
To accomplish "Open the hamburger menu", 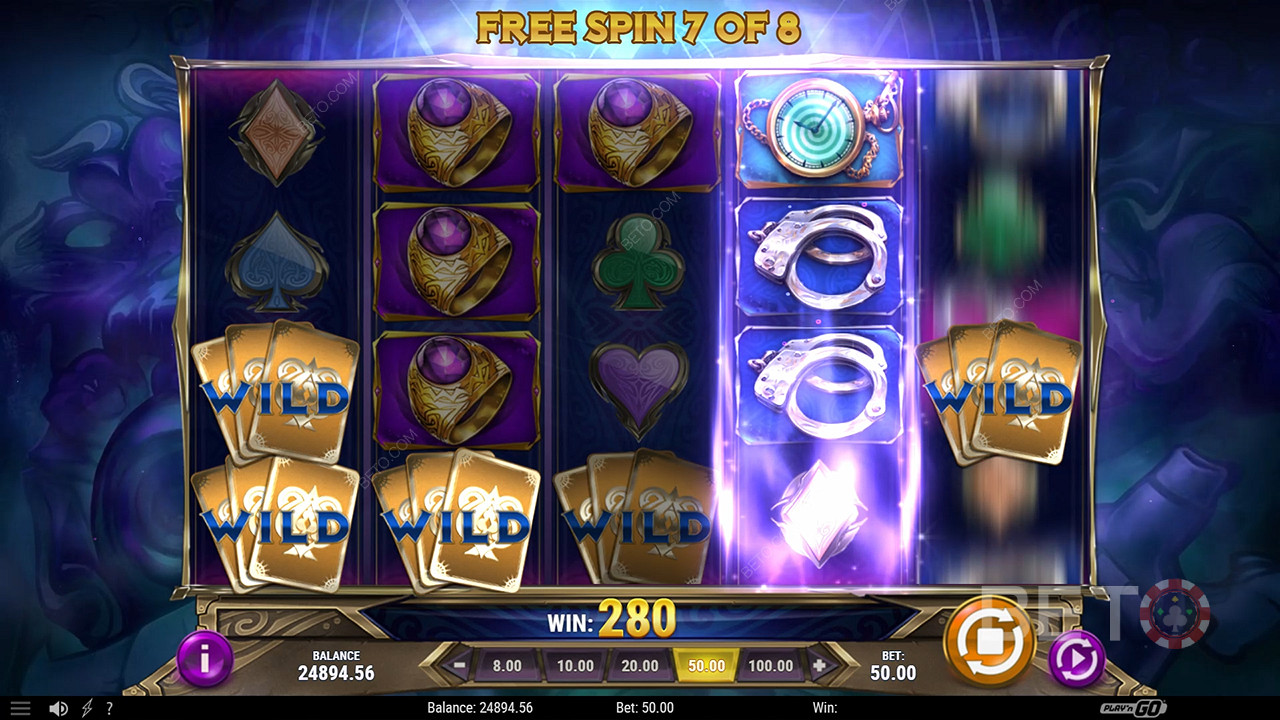I will (x=20, y=708).
